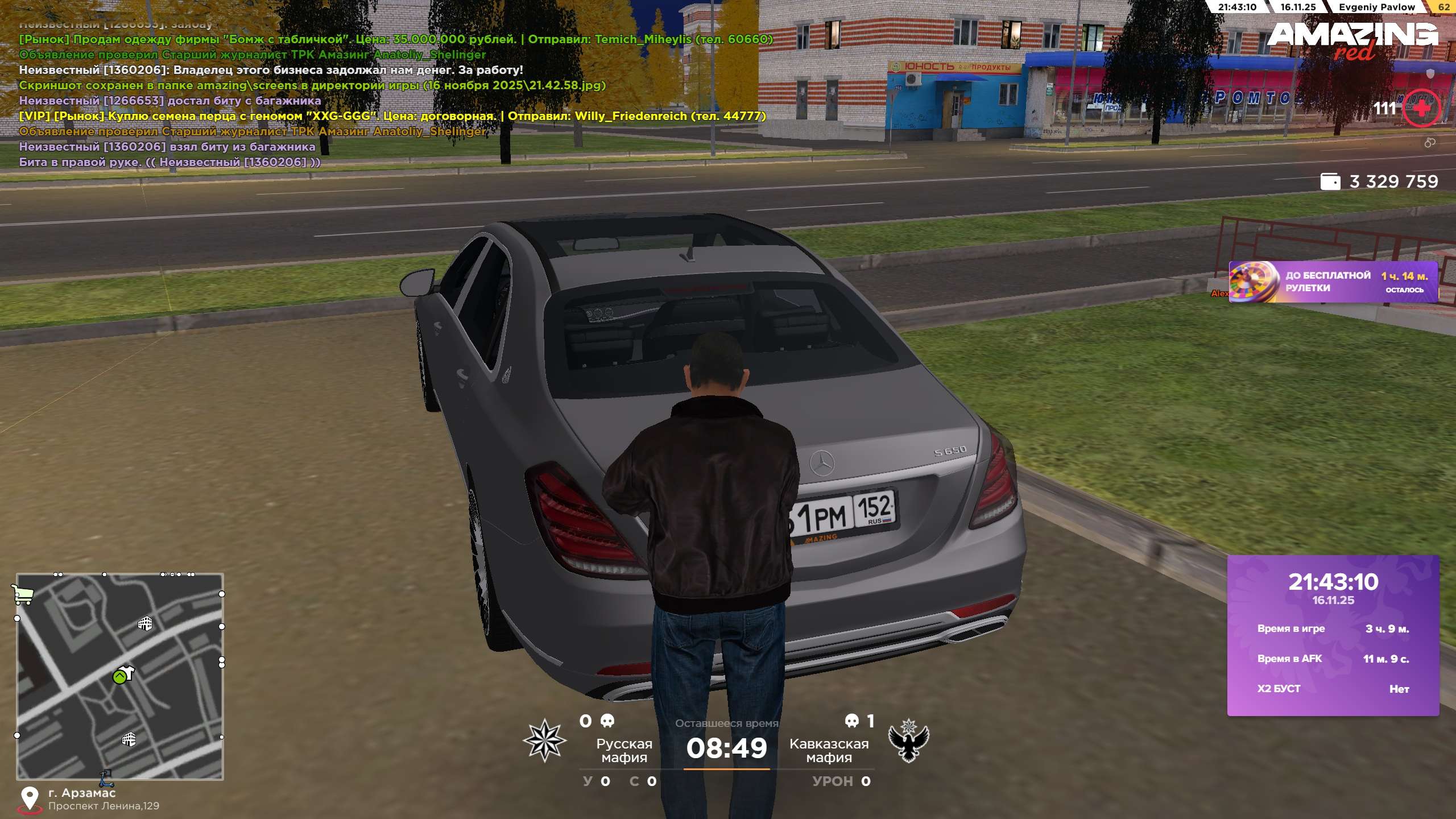Select the t-shirt clothing marker on minimap
1456x819 pixels.
point(126,673)
